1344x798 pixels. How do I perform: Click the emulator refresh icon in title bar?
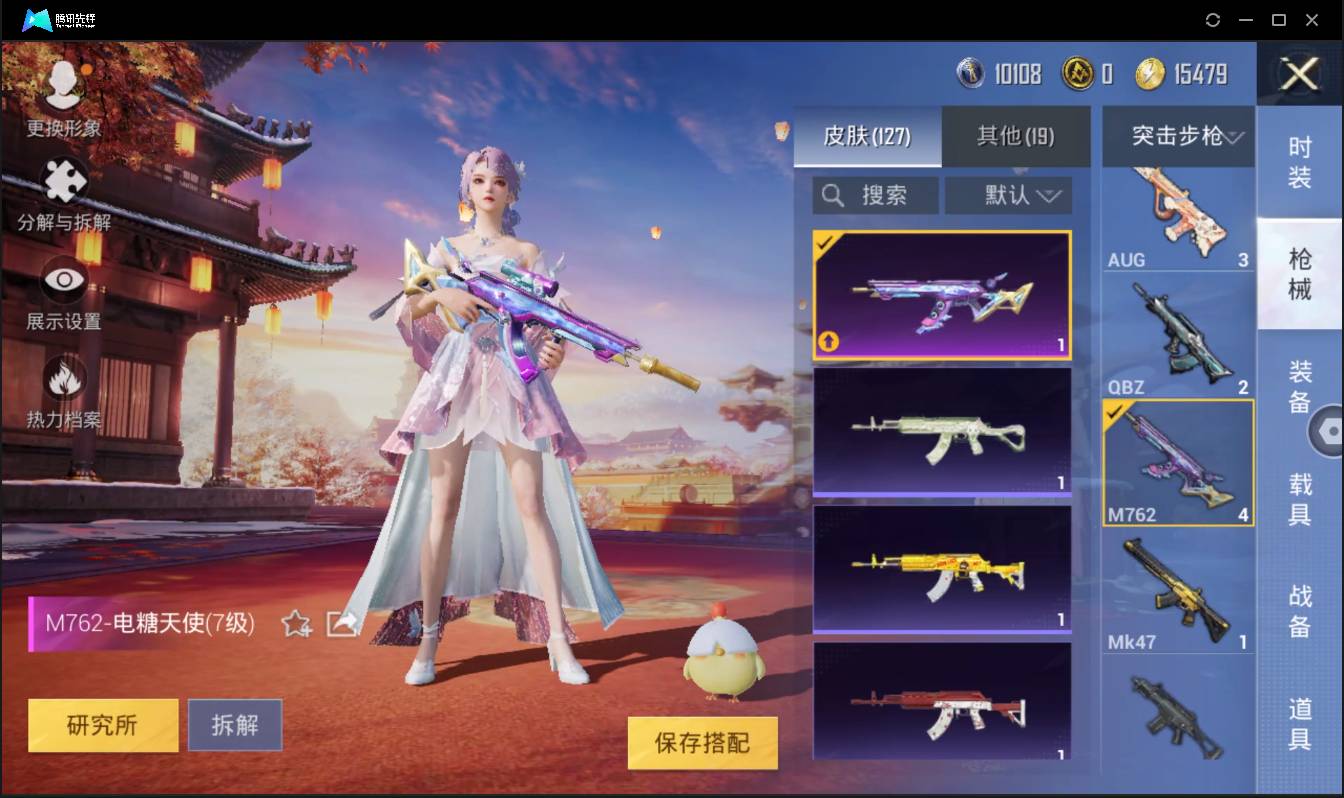[x=1213, y=20]
